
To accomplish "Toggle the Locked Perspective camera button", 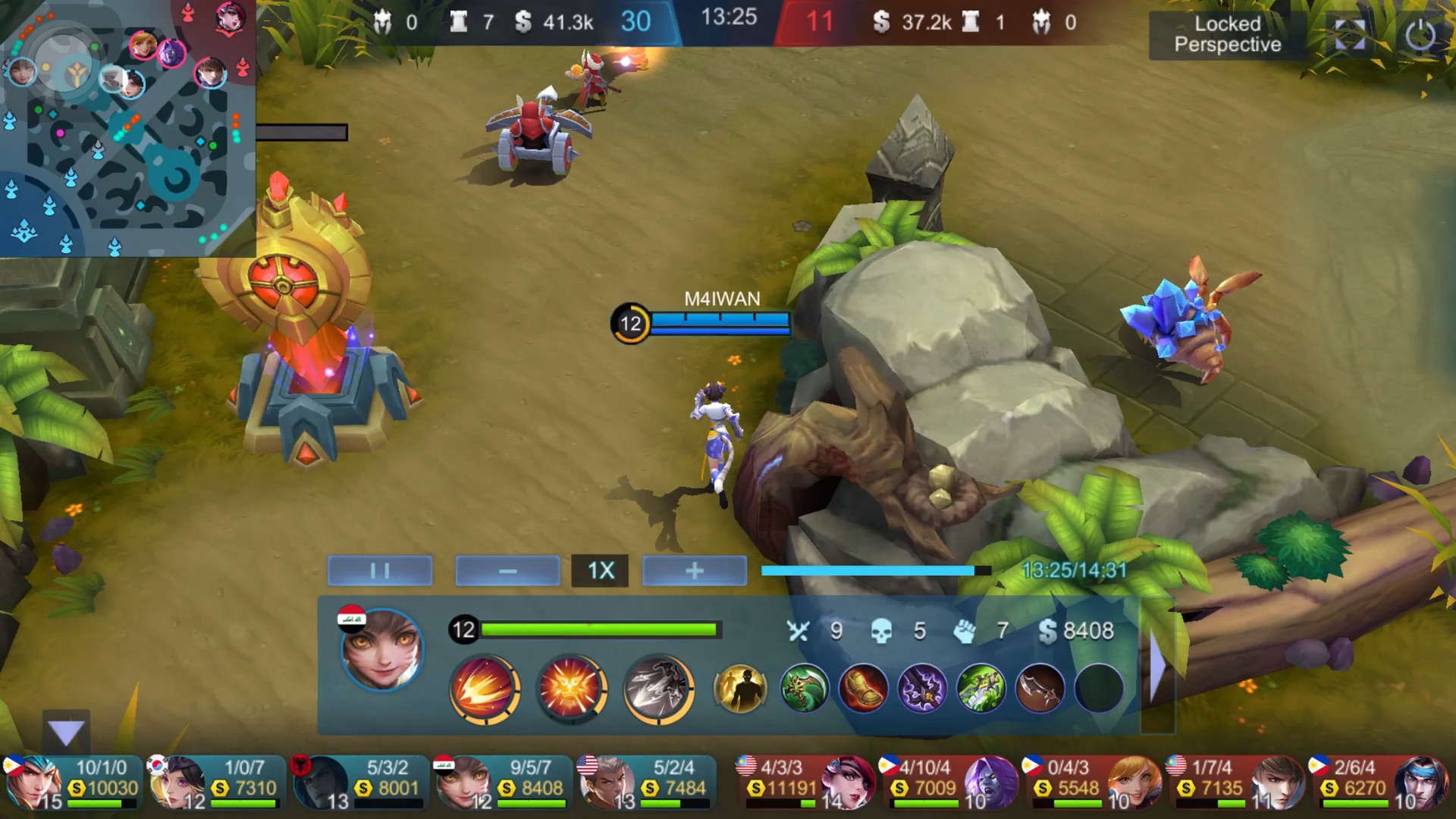I will 1227,35.
